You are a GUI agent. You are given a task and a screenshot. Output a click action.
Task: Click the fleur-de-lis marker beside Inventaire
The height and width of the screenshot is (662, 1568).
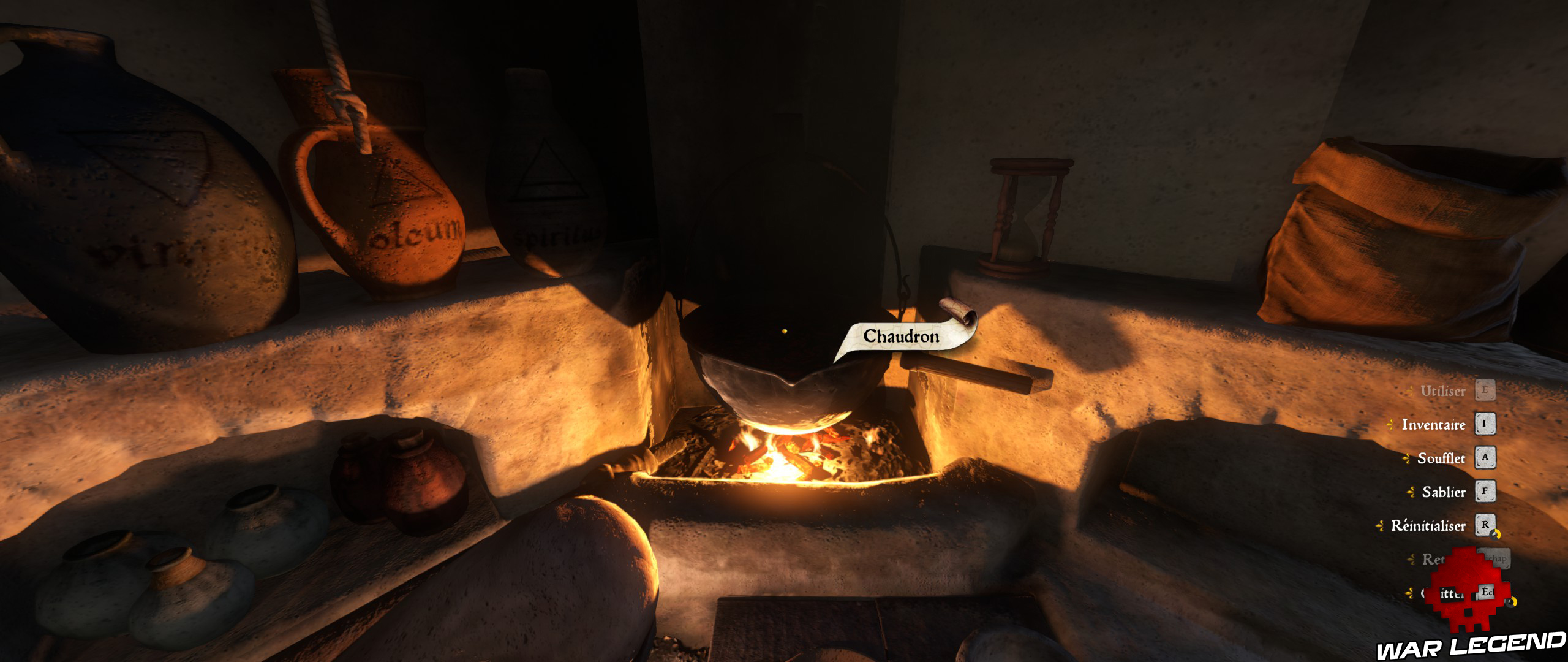1390,424
